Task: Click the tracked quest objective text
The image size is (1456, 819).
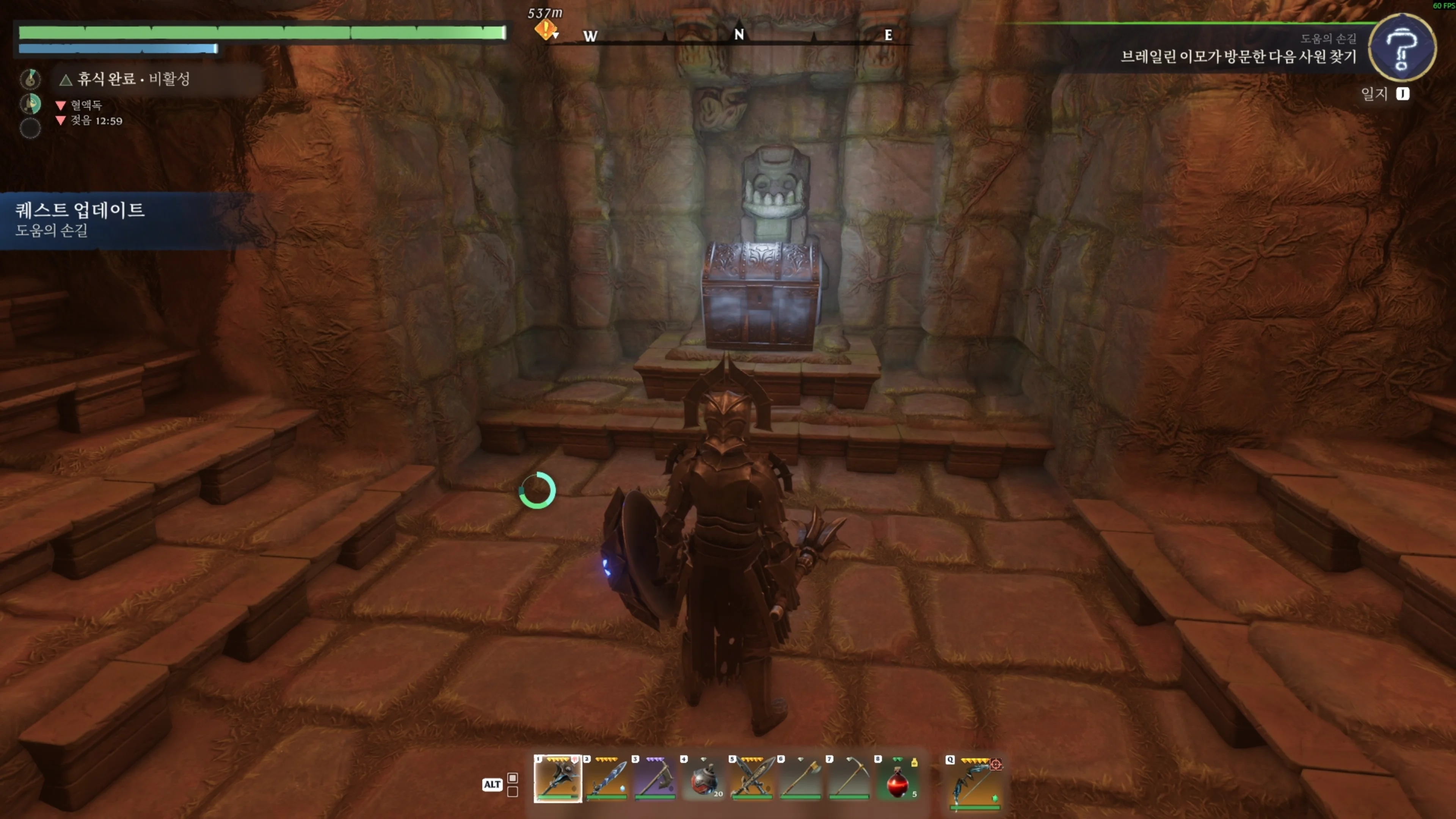Action: click(1238, 56)
